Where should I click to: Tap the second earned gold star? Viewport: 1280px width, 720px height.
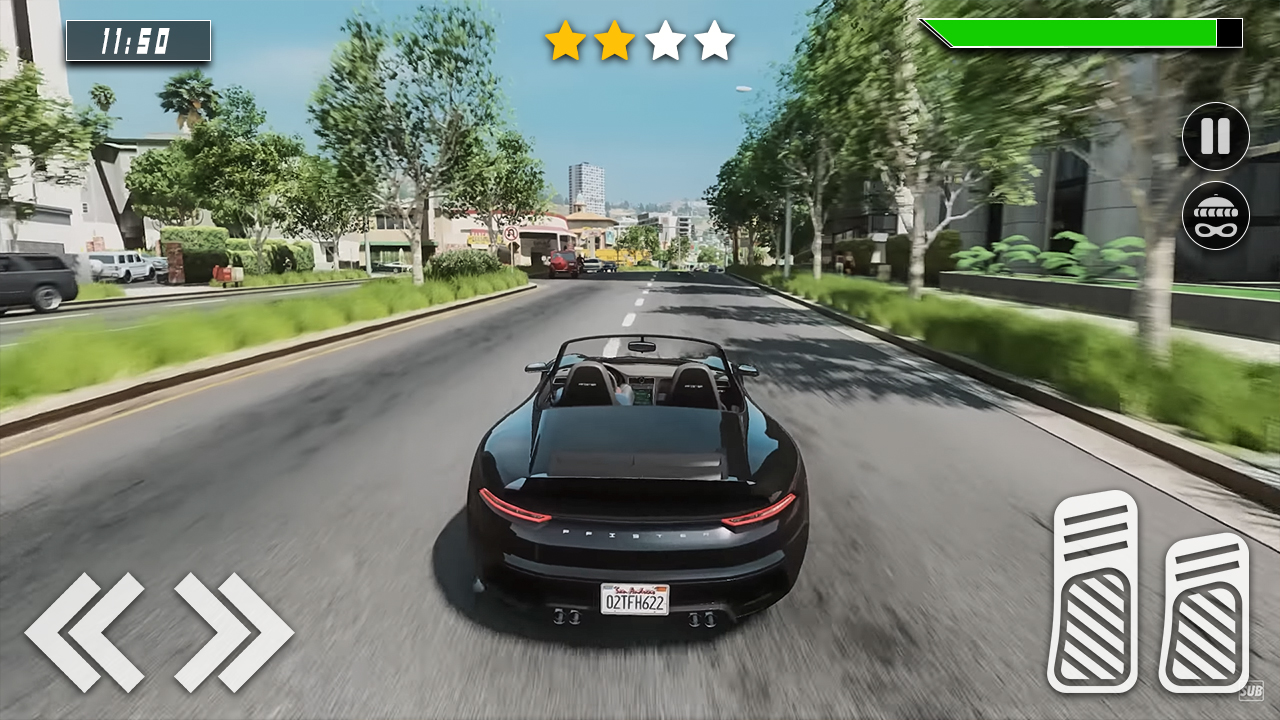617,40
